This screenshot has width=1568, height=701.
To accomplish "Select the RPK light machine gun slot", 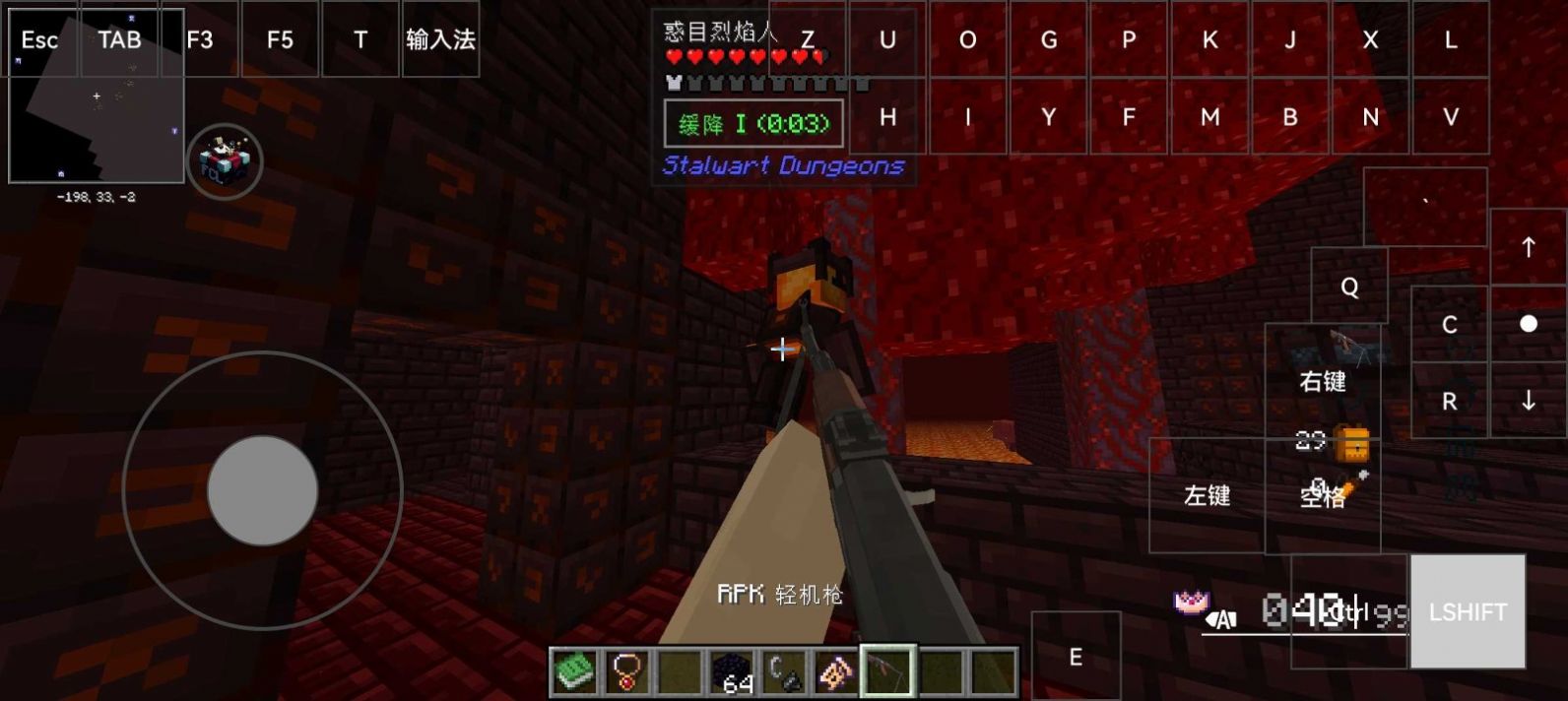I will pos(888,672).
